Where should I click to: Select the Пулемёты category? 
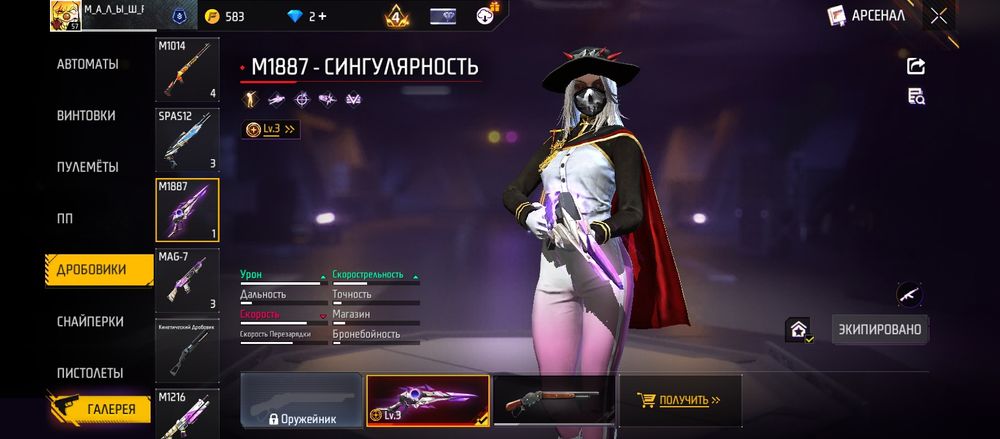88,167
